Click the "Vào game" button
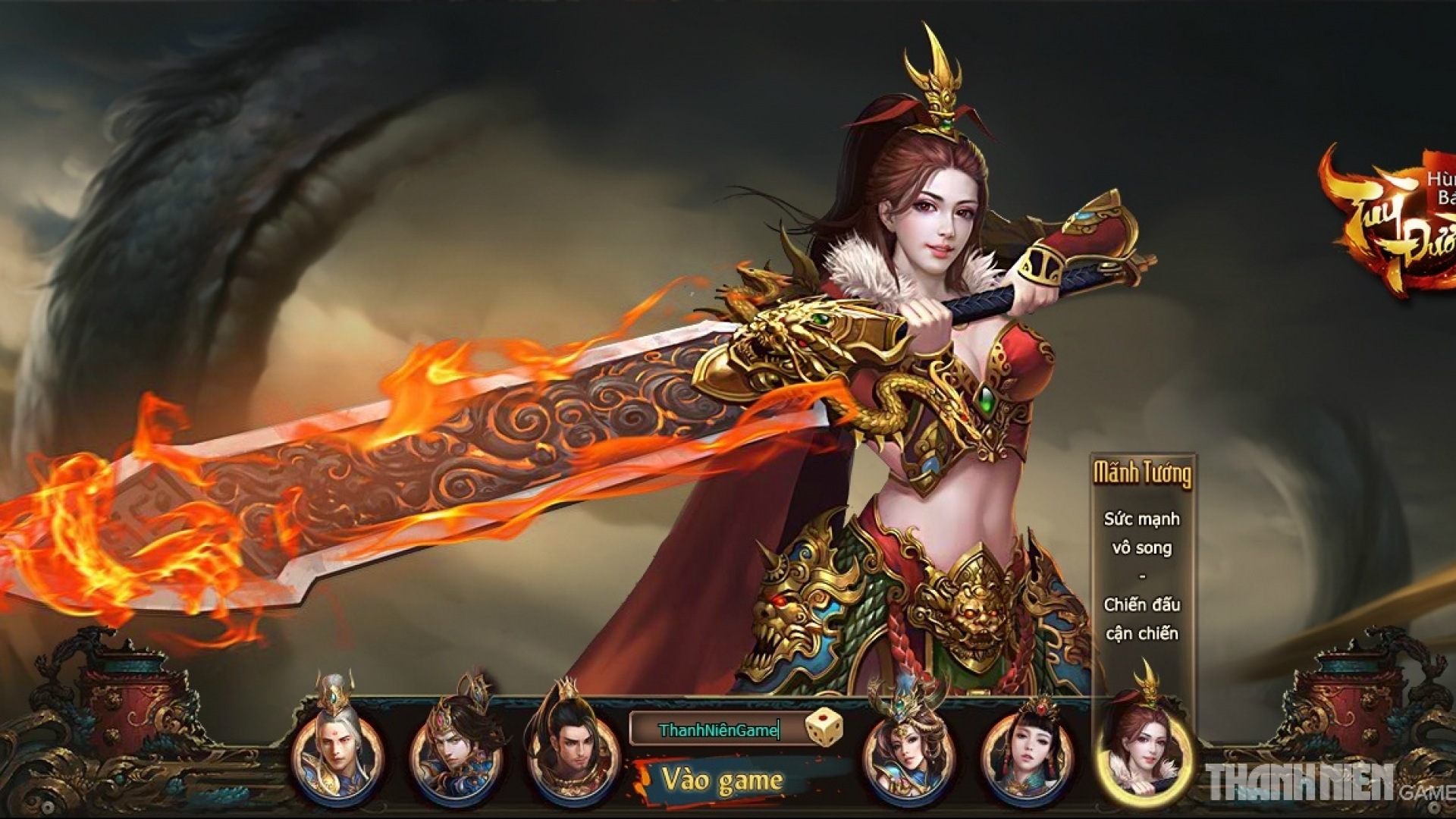The height and width of the screenshot is (819, 1456). [720, 780]
